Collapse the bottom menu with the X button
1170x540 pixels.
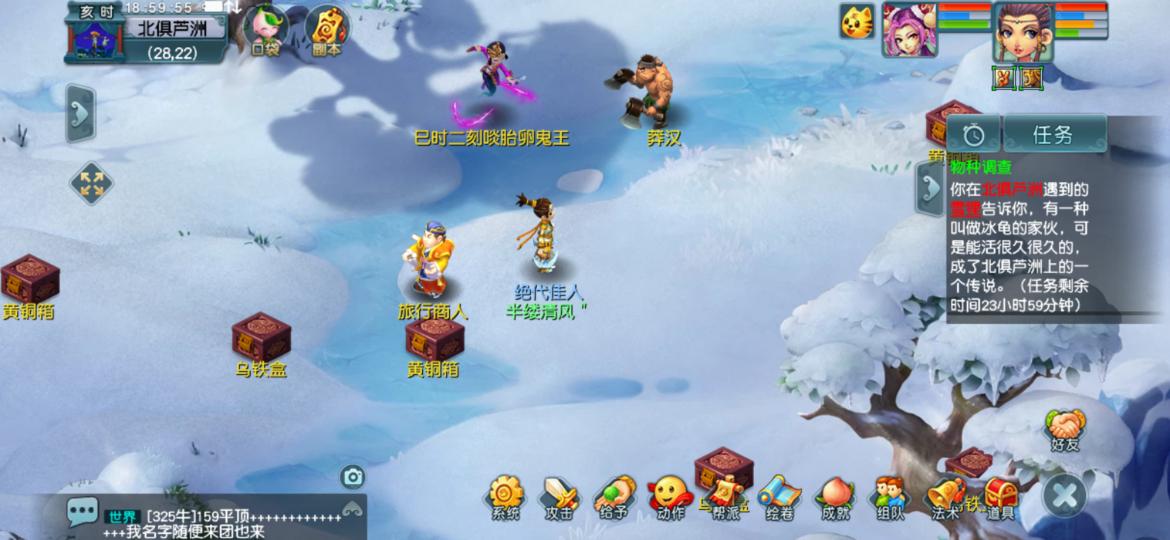[x=1065, y=493]
